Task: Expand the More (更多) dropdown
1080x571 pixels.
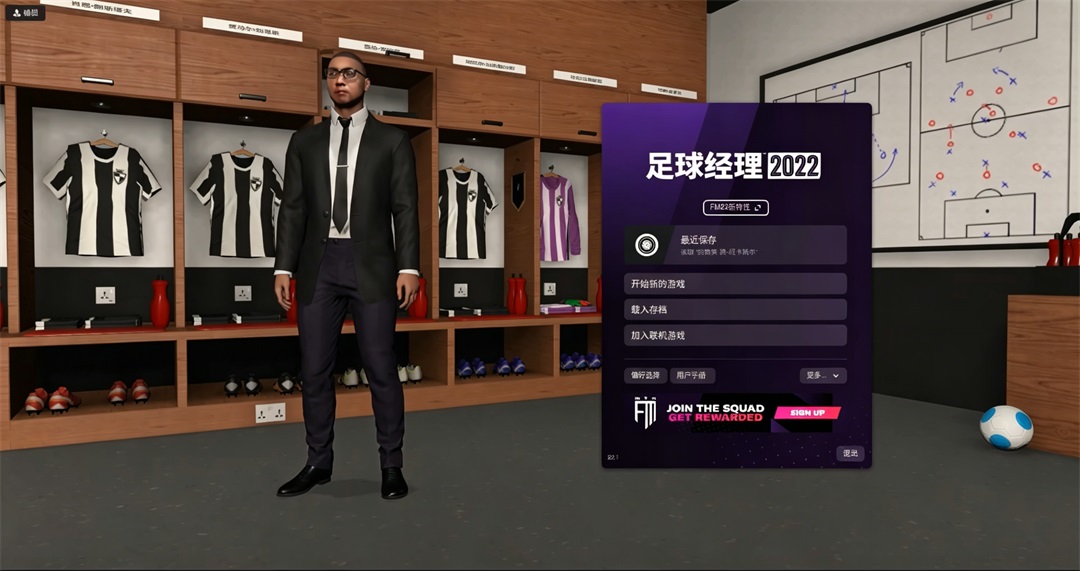Action: coord(823,375)
